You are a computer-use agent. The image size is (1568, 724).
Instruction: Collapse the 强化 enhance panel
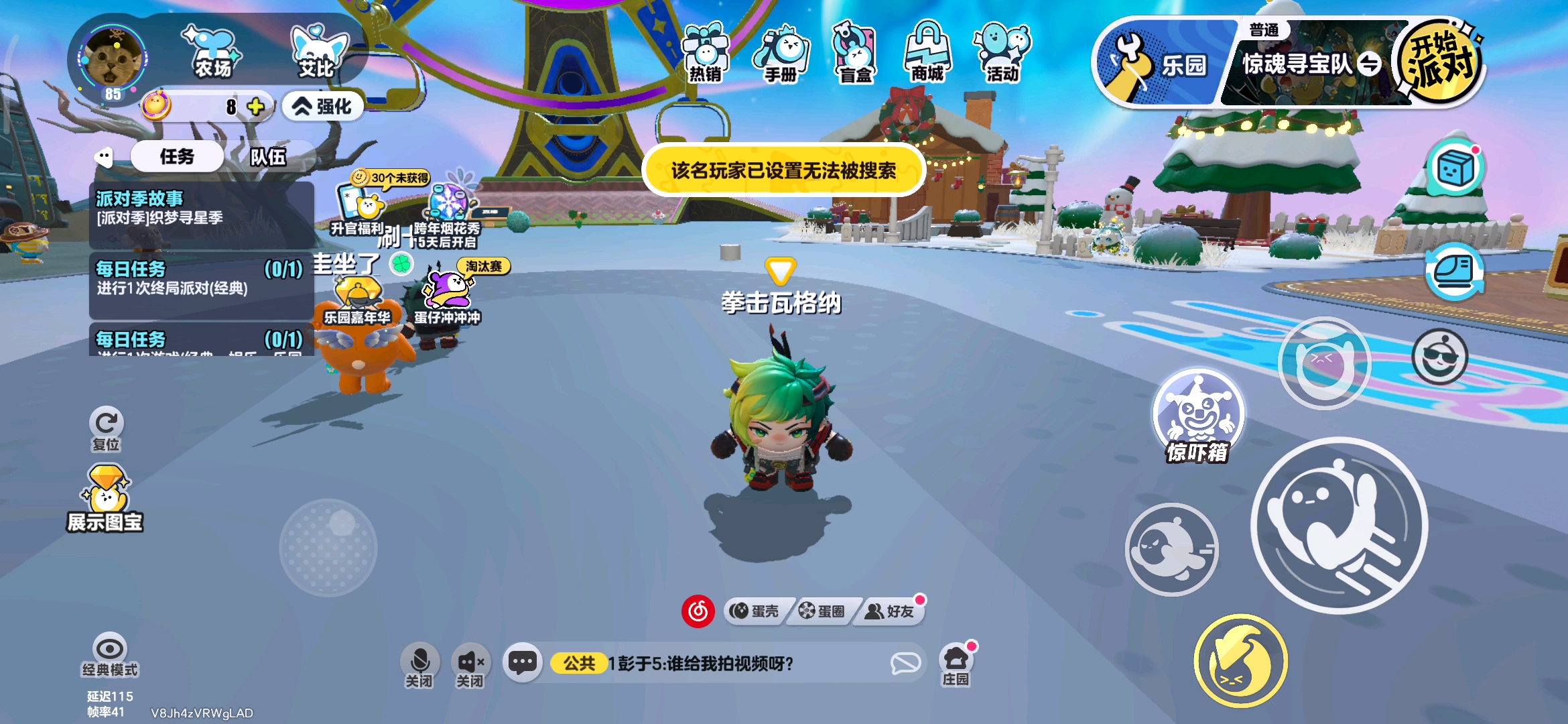322,106
